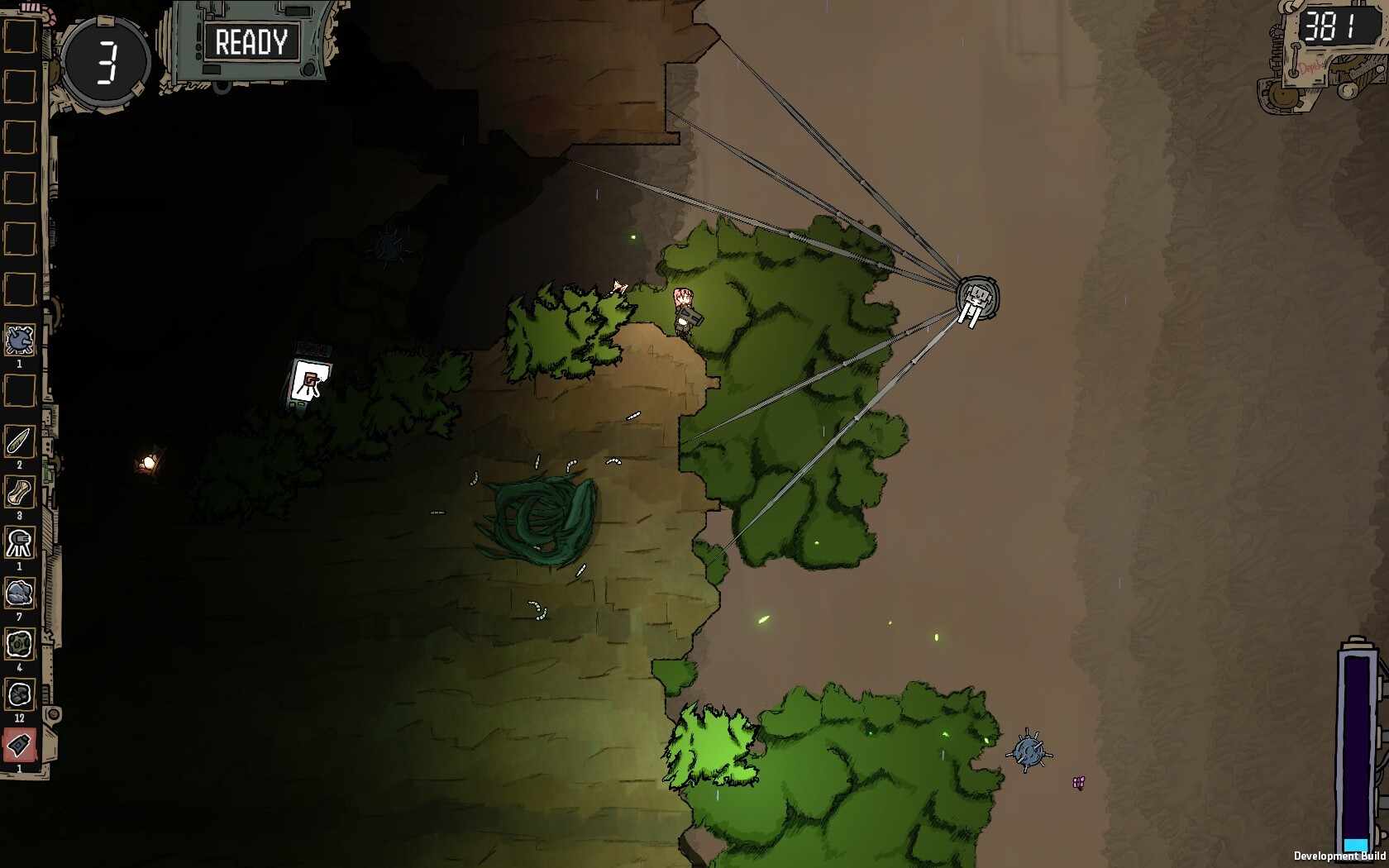
Task: Click the grey ore rock slot
Action: click(x=20, y=594)
